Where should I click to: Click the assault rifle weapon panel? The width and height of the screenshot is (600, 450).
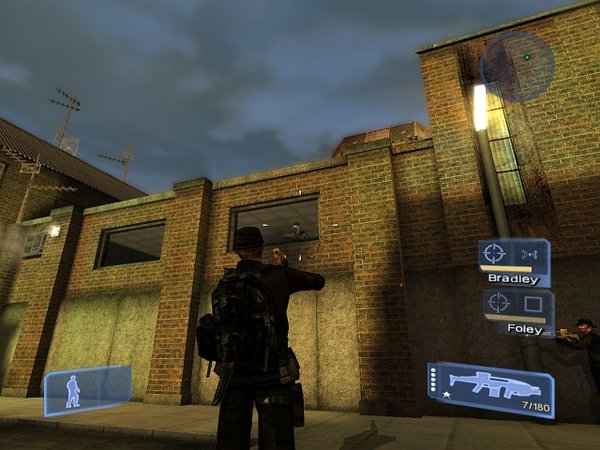click(x=491, y=389)
